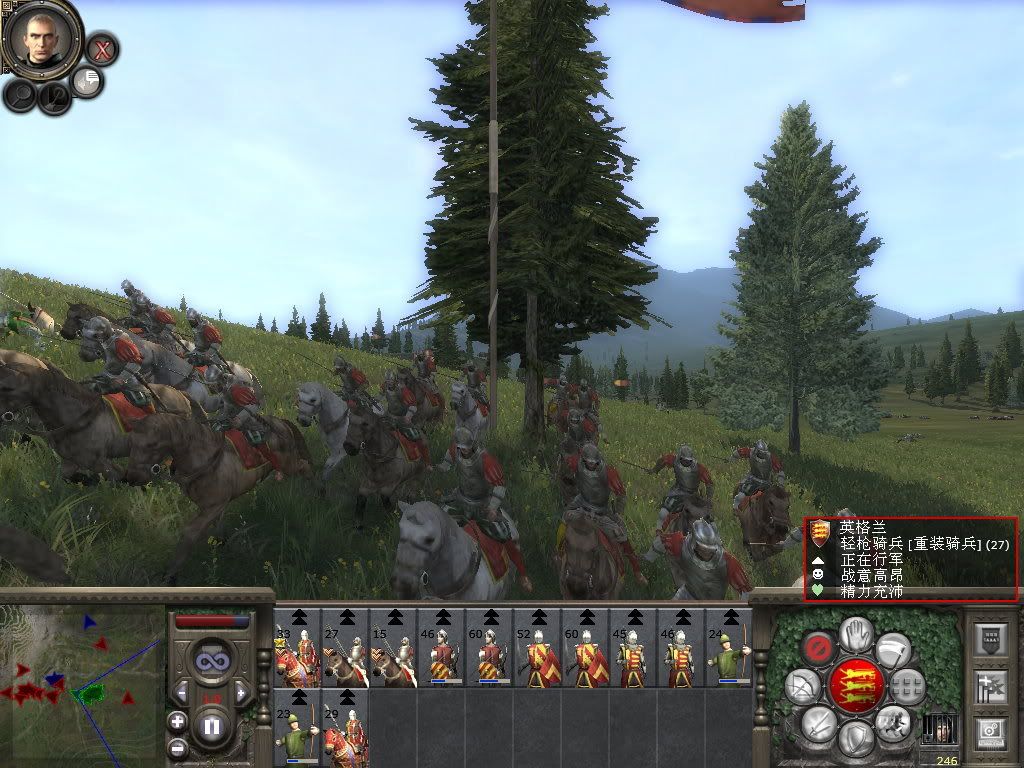The image size is (1024, 768).
Task: Pick the second-row archer card with 23 men
Action: point(297,728)
